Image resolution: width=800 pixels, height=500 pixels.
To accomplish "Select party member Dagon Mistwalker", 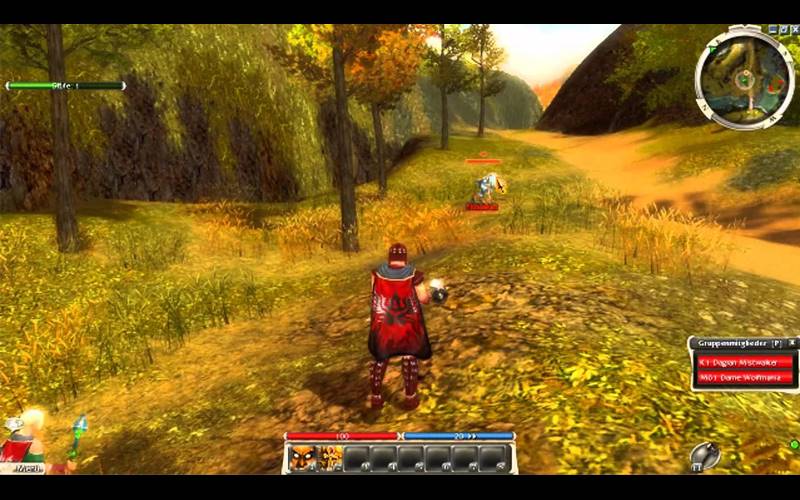I will click(x=743, y=363).
